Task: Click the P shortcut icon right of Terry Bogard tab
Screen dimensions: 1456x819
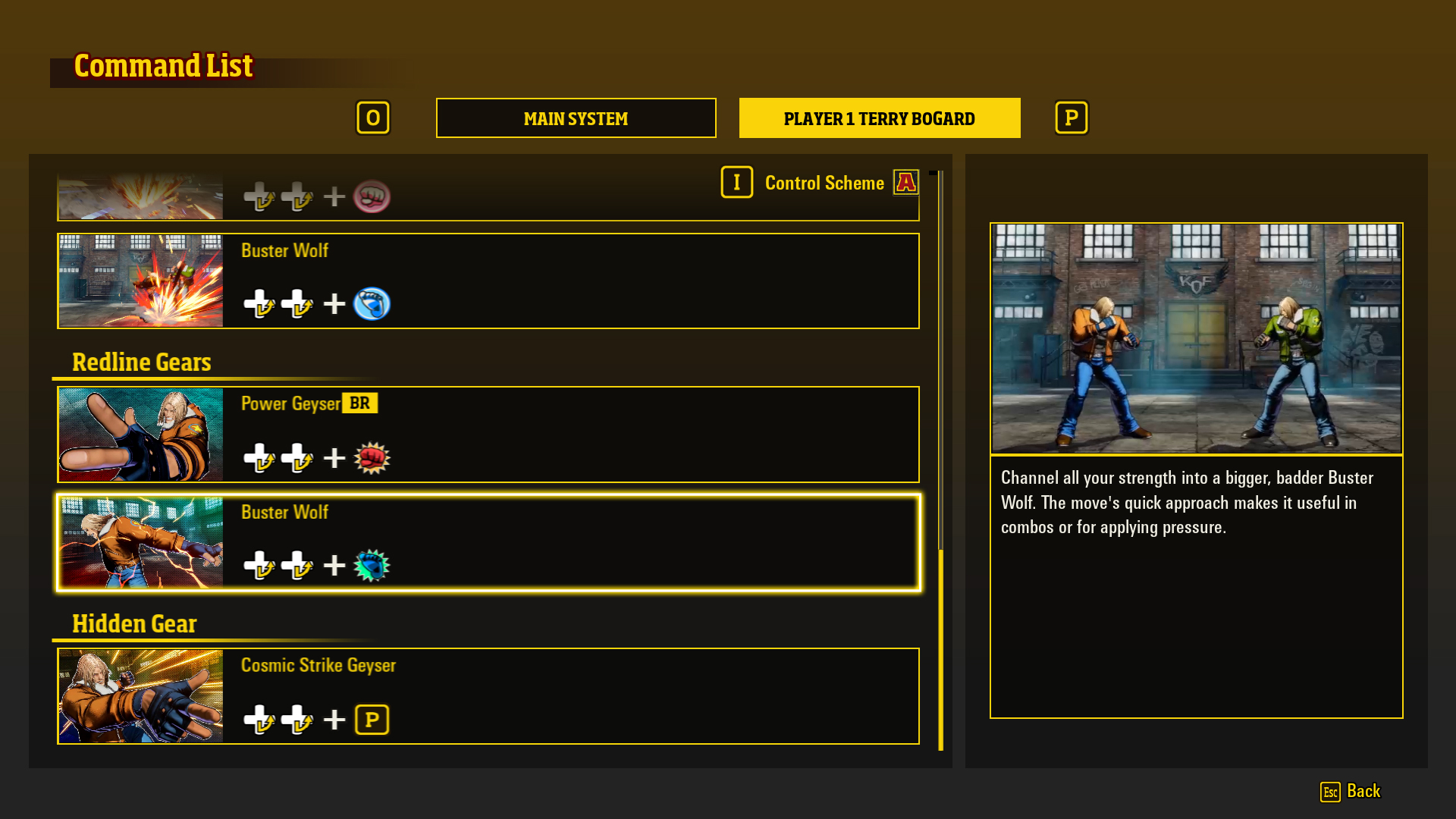Action: (1071, 118)
